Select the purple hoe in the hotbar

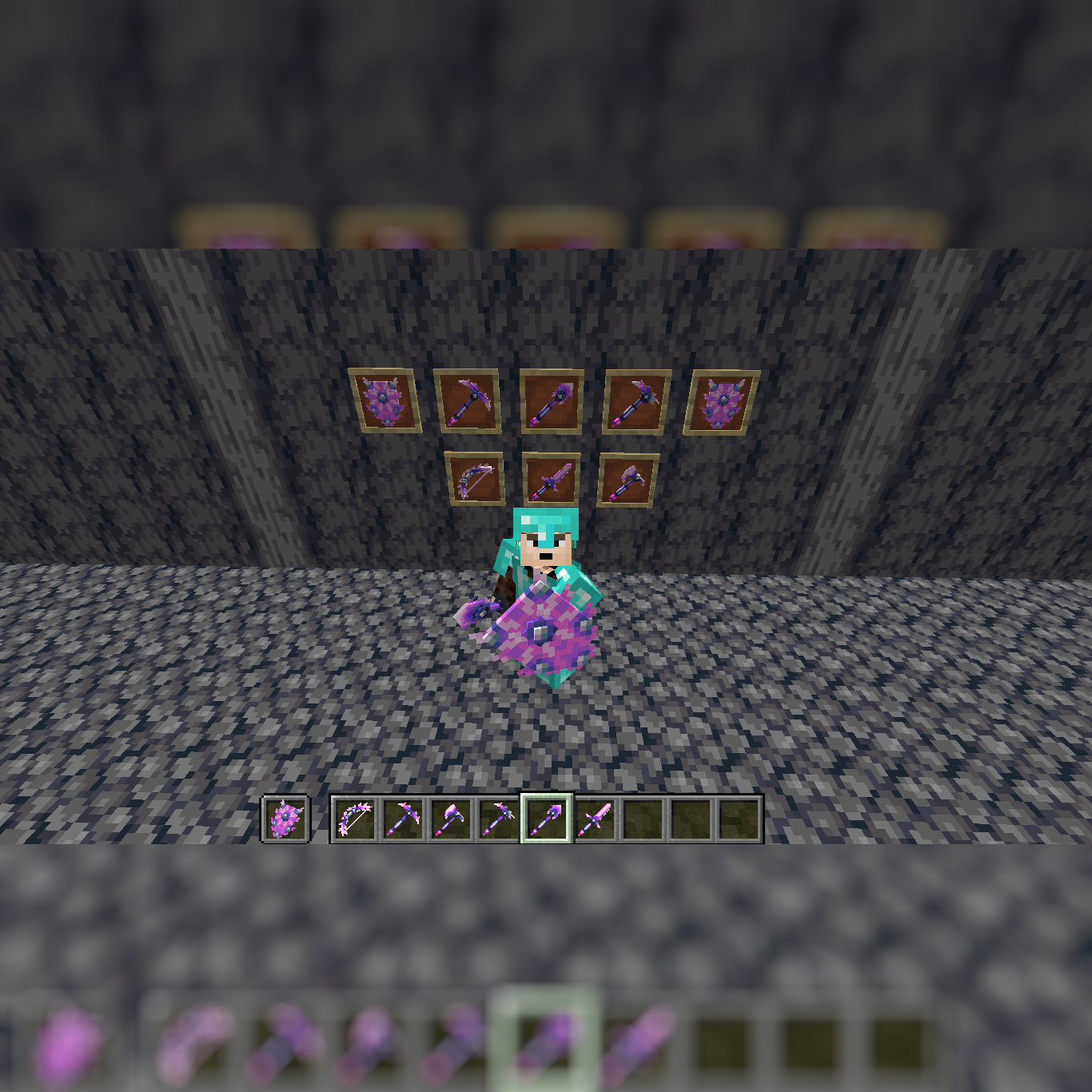(x=501, y=818)
